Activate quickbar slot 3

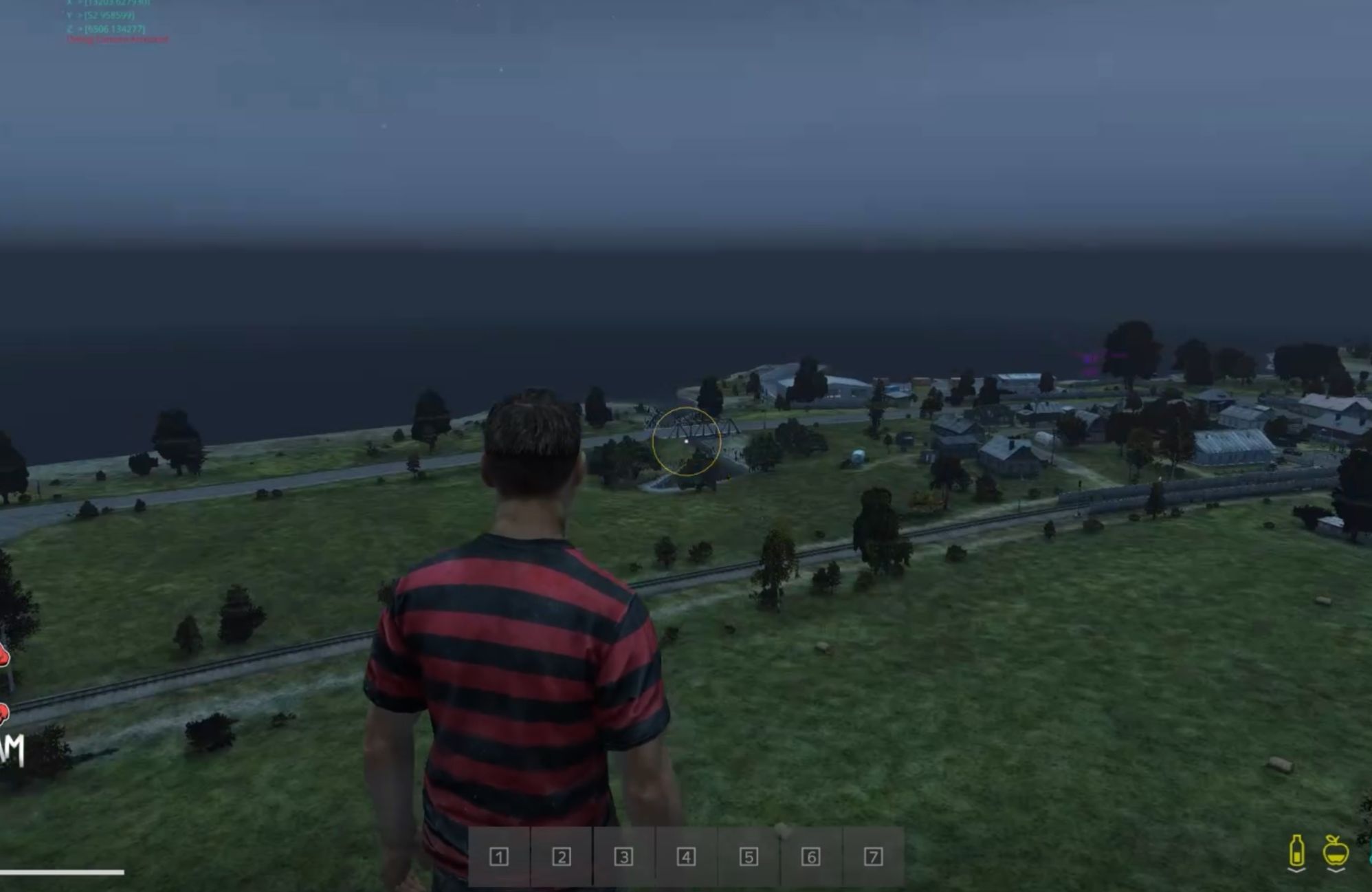click(x=623, y=857)
